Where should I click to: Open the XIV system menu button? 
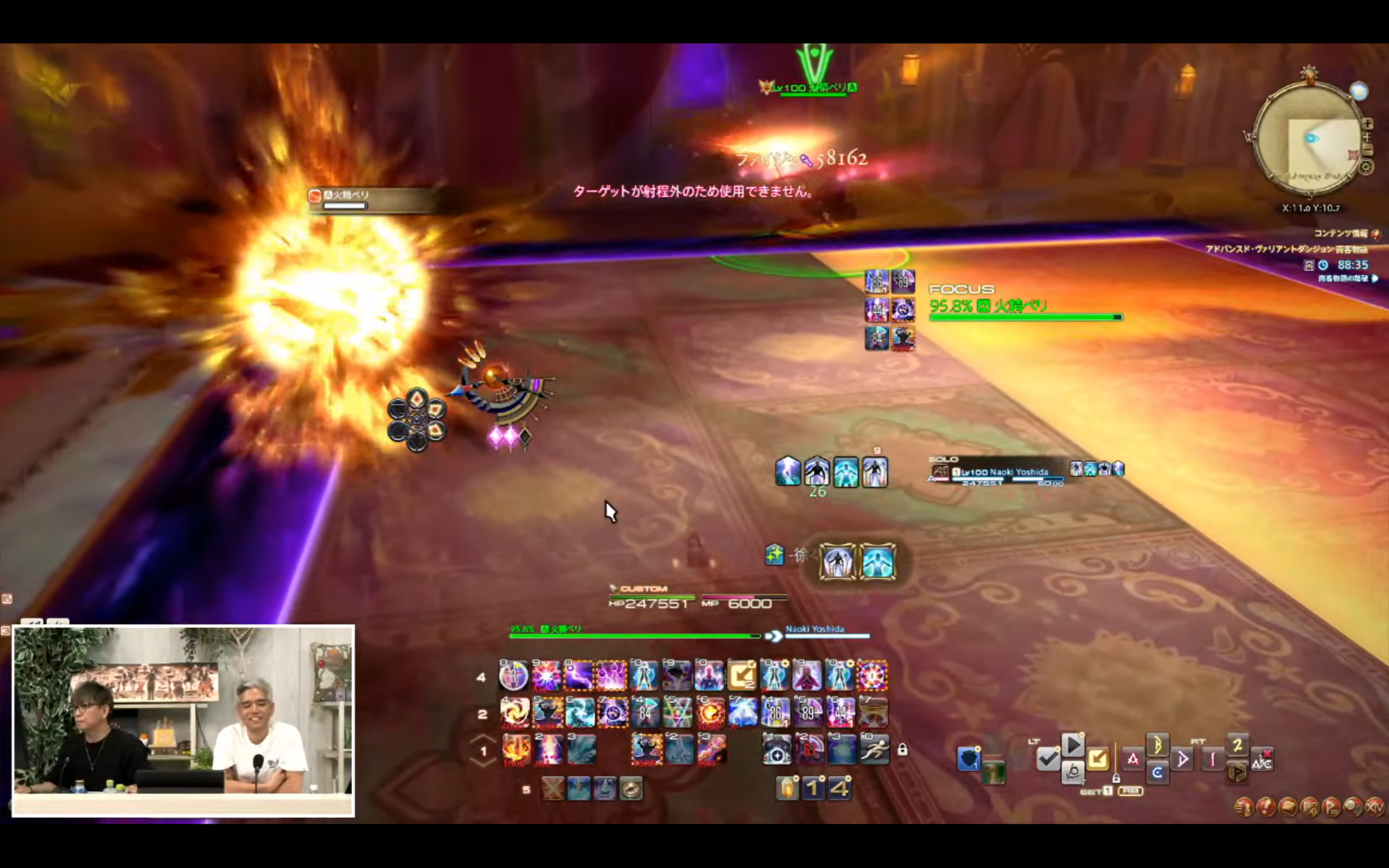1375,807
